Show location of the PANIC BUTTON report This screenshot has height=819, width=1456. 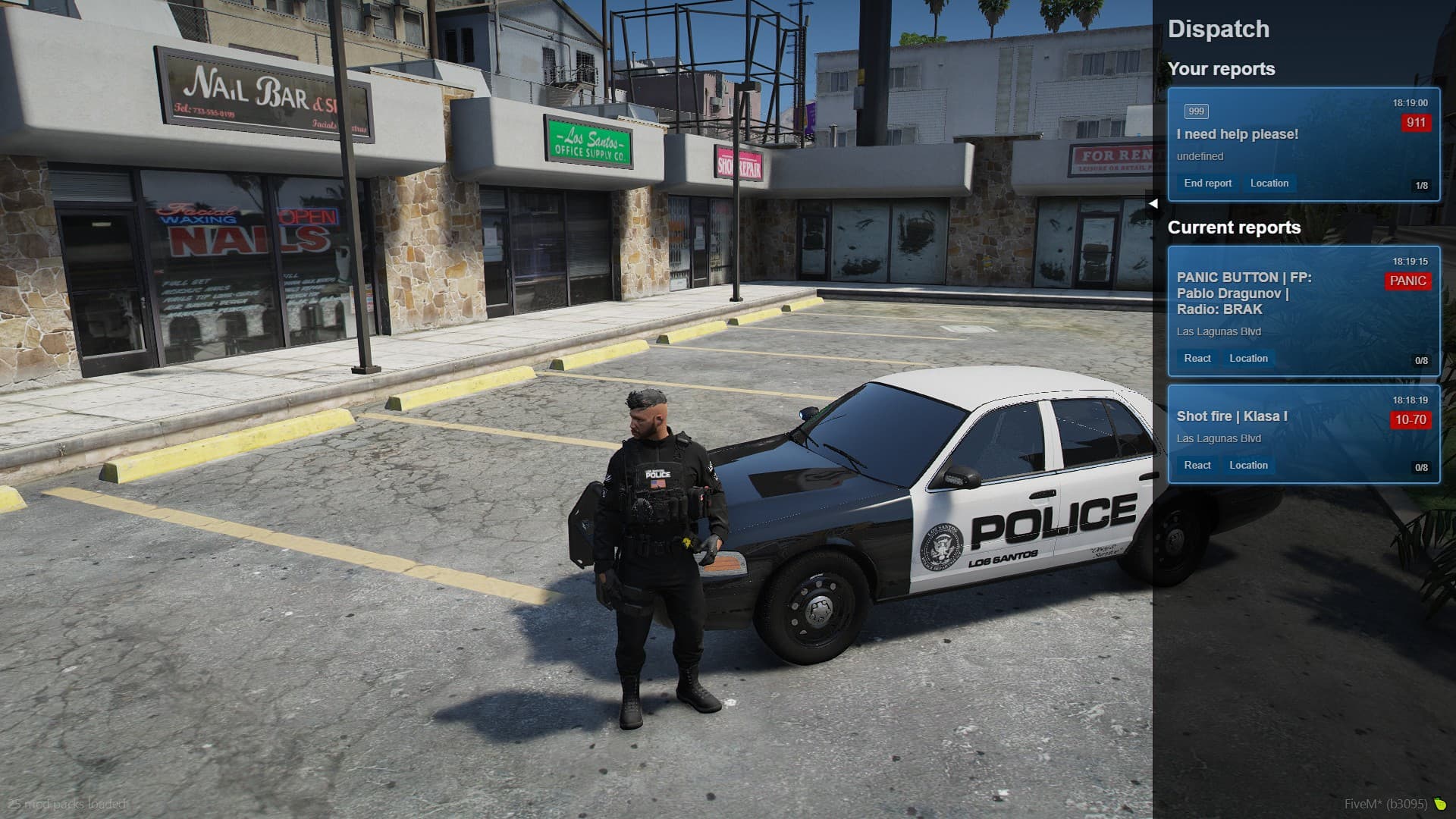(1248, 359)
